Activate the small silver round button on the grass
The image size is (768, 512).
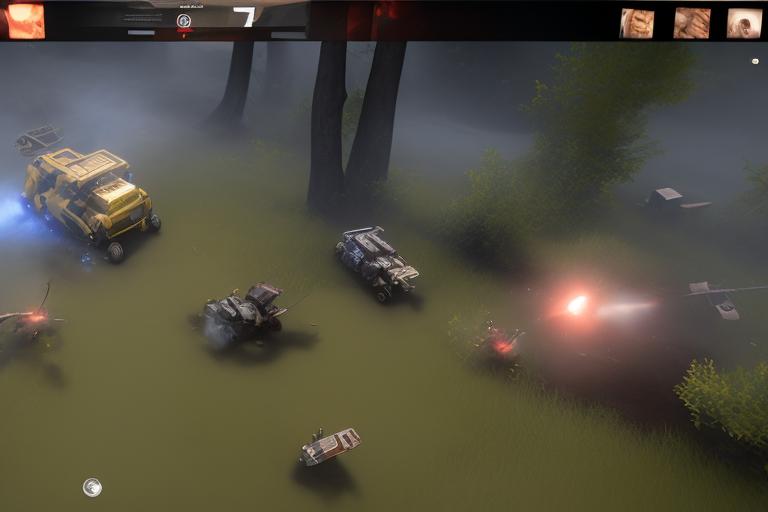point(92,487)
